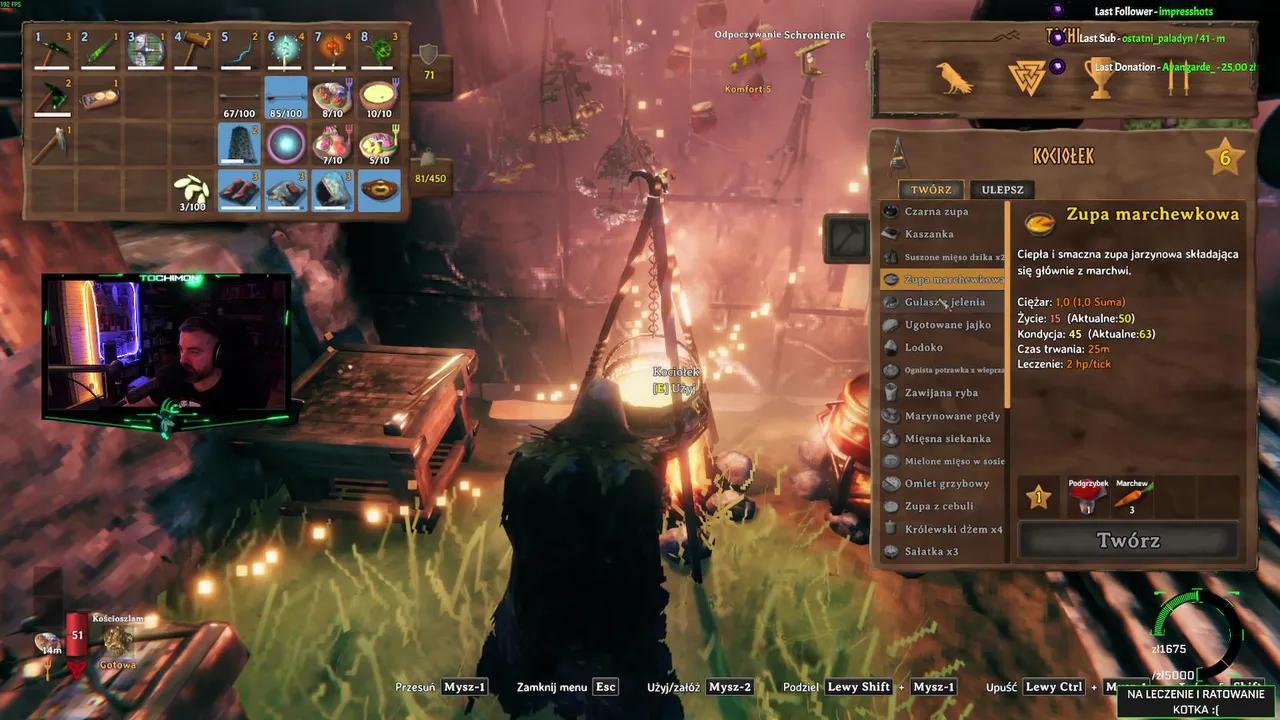Viewport: 1280px width, 720px height.
Task: Open the Omlet grzybowy recipe
Action: pyautogui.click(x=947, y=484)
